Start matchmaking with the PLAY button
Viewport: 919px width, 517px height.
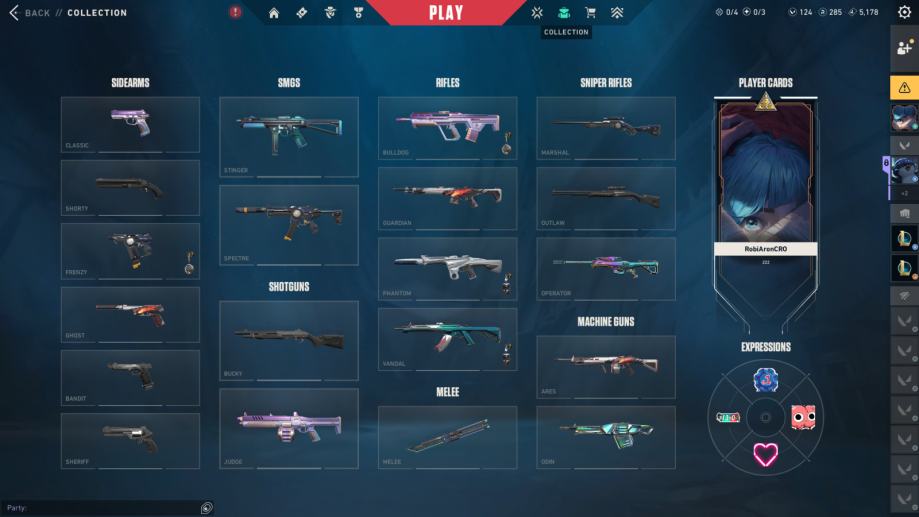point(446,13)
